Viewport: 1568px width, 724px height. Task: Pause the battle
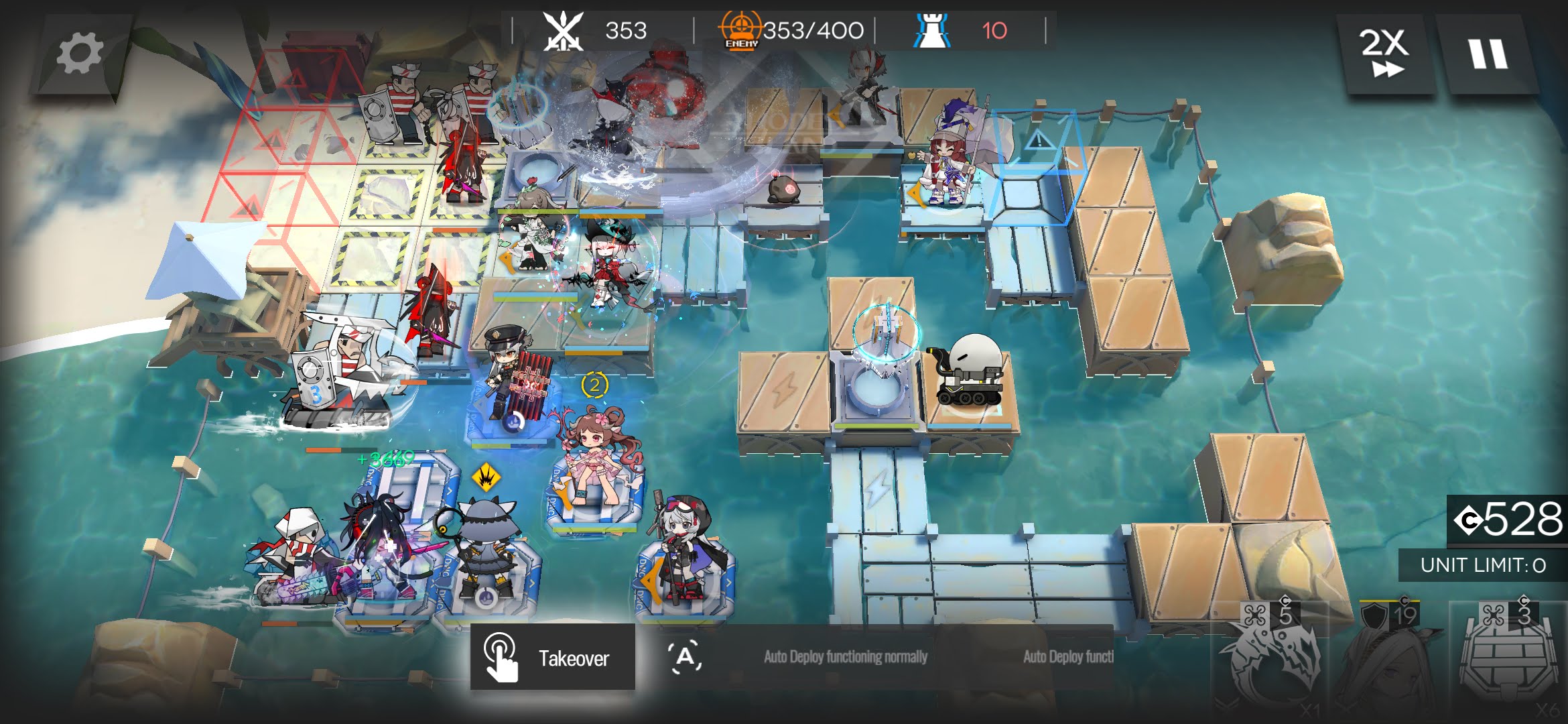(x=1488, y=54)
